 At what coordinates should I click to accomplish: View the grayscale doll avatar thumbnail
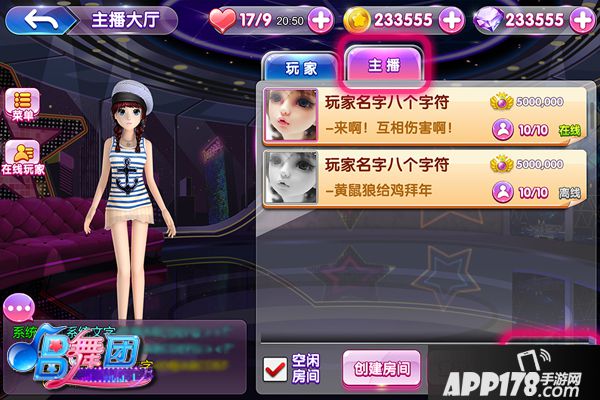click(x=291, y=179)
